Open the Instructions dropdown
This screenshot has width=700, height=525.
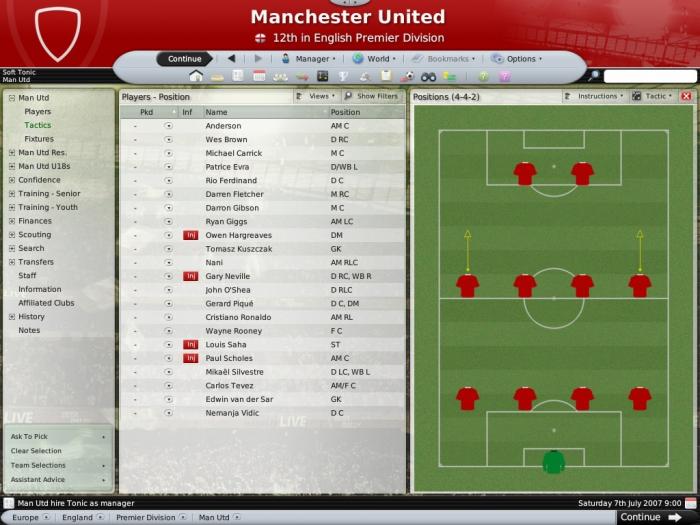[598, 96]
